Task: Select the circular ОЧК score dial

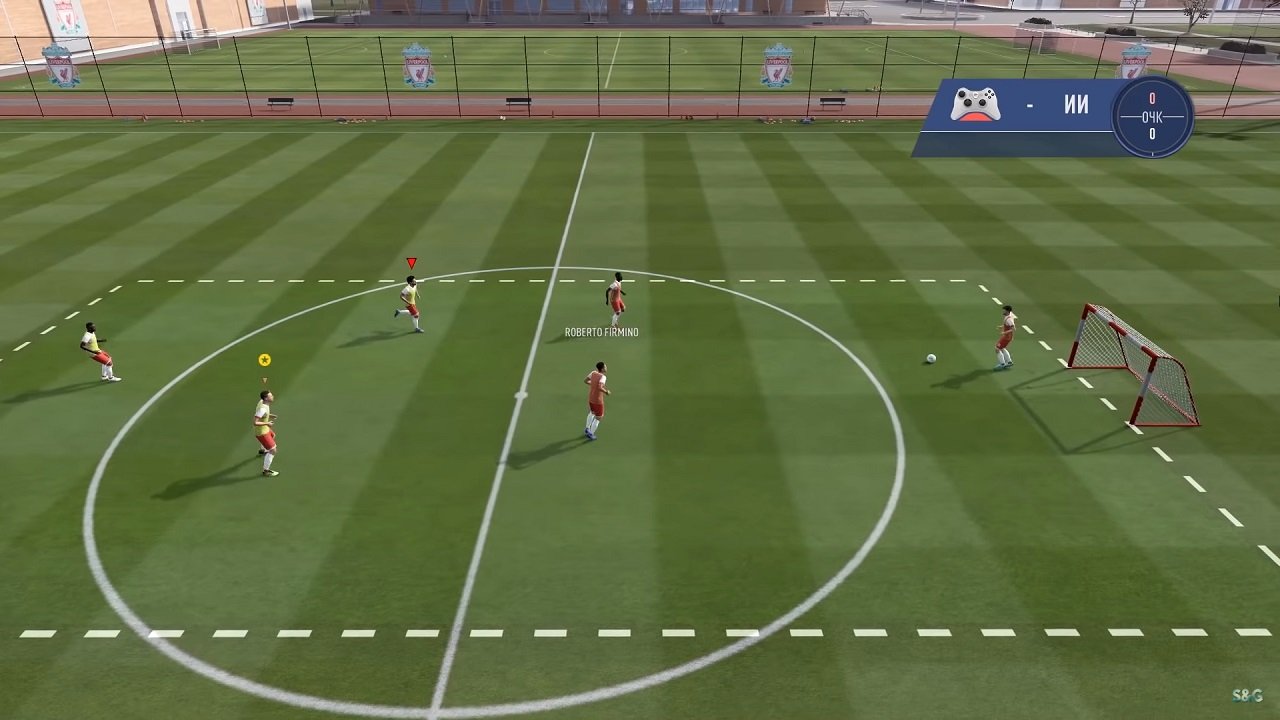Action: click(x=1153, y=116)
